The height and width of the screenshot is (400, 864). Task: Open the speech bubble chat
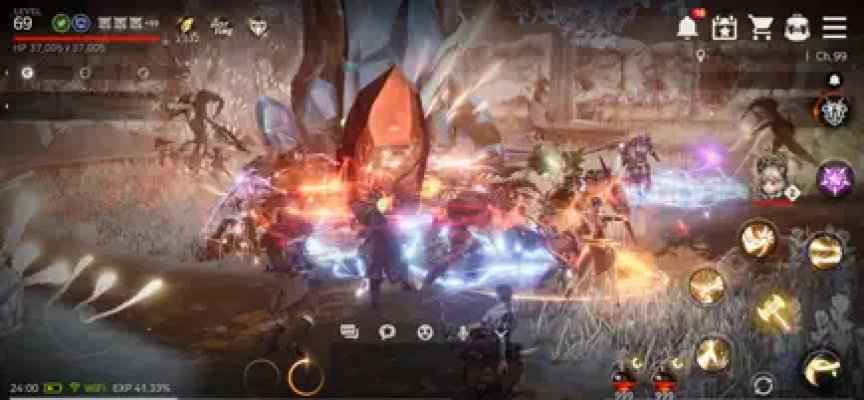click(387, 332)
